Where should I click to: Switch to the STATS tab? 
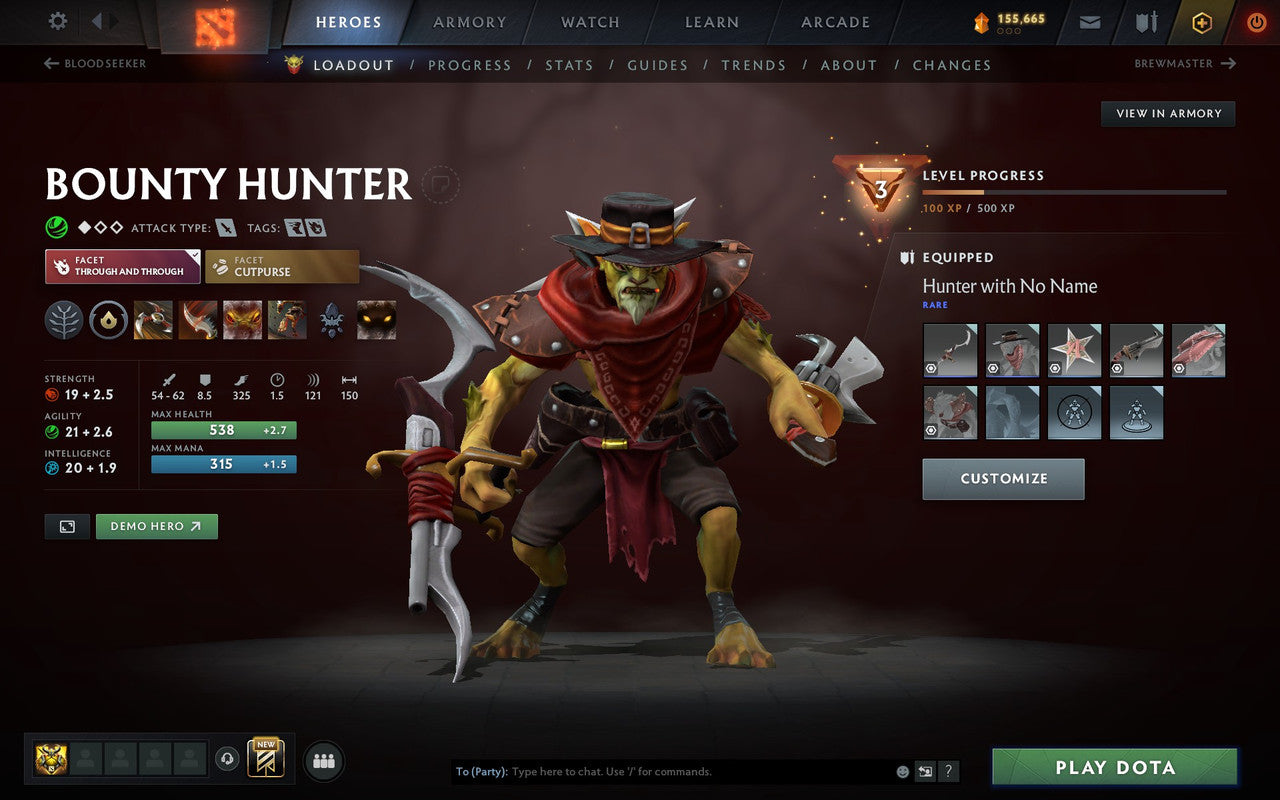(569, 65)
